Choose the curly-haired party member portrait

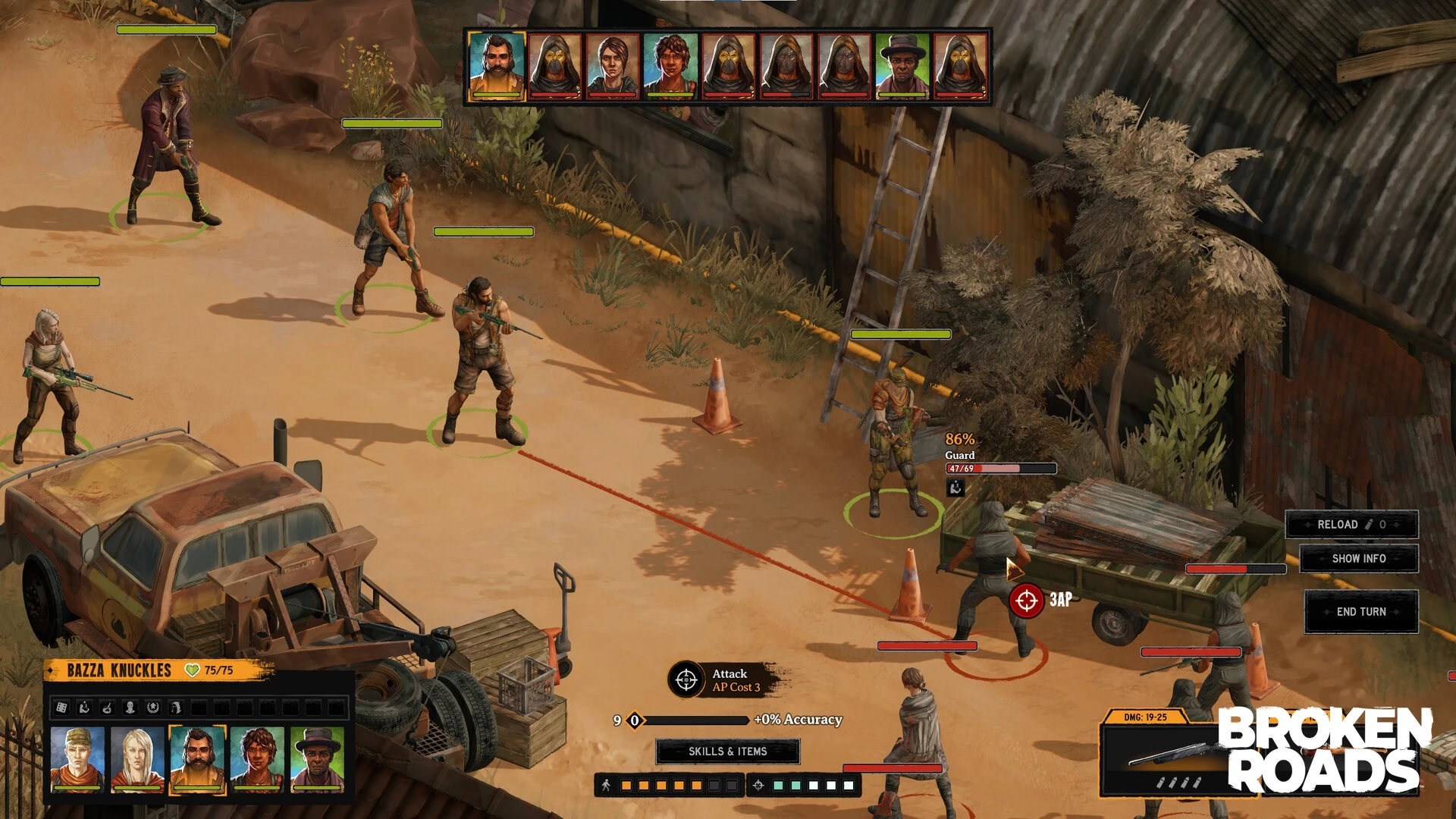(257, 759)
